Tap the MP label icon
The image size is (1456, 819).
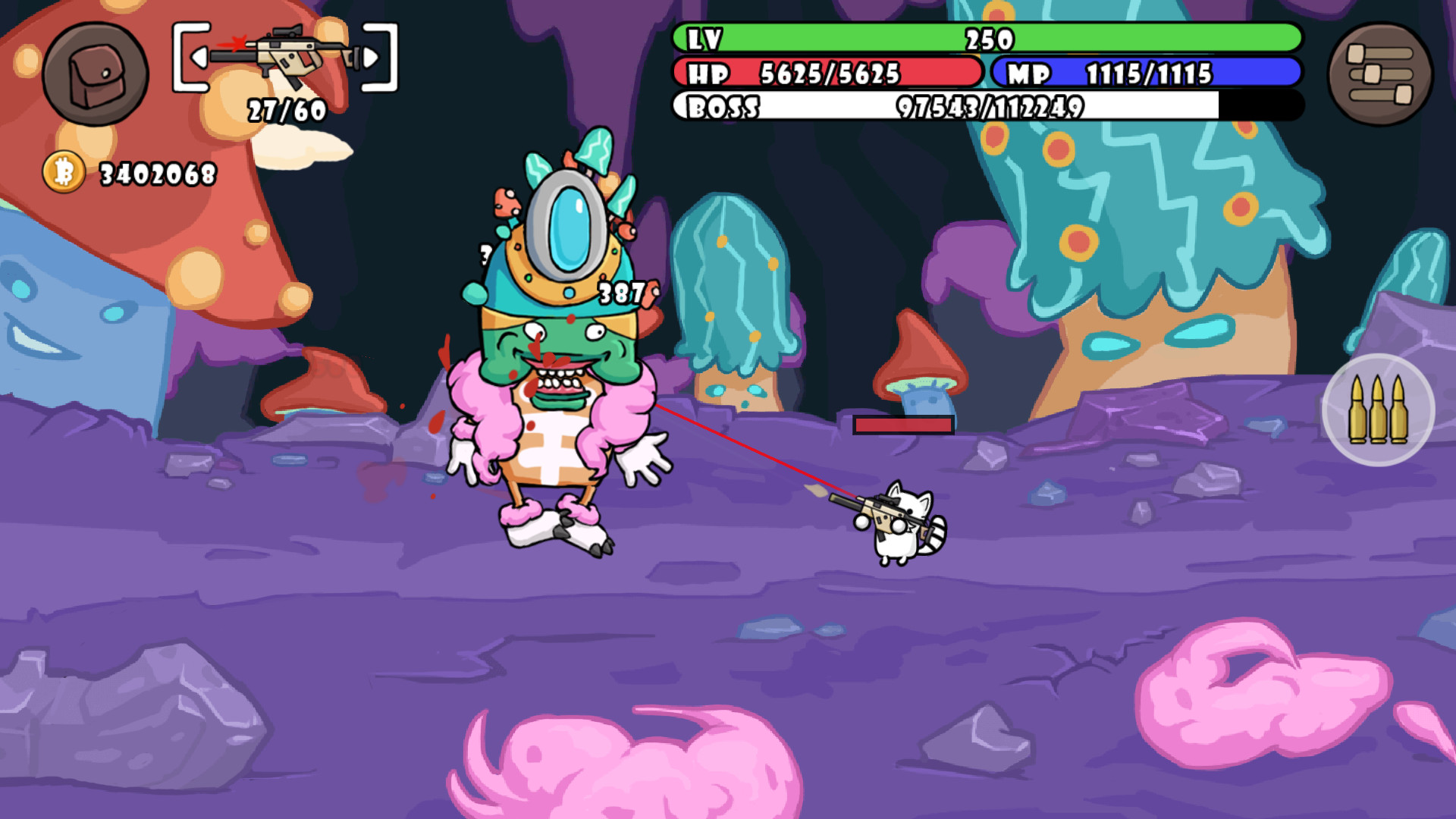click(1028, 74)
